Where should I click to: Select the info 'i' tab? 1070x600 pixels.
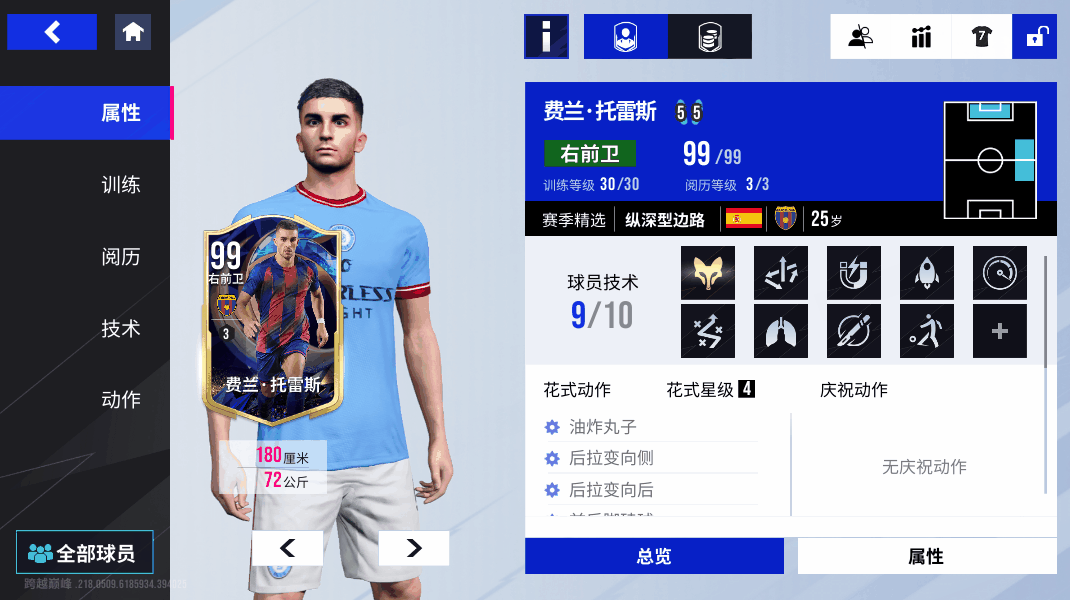tap(546, 37)
